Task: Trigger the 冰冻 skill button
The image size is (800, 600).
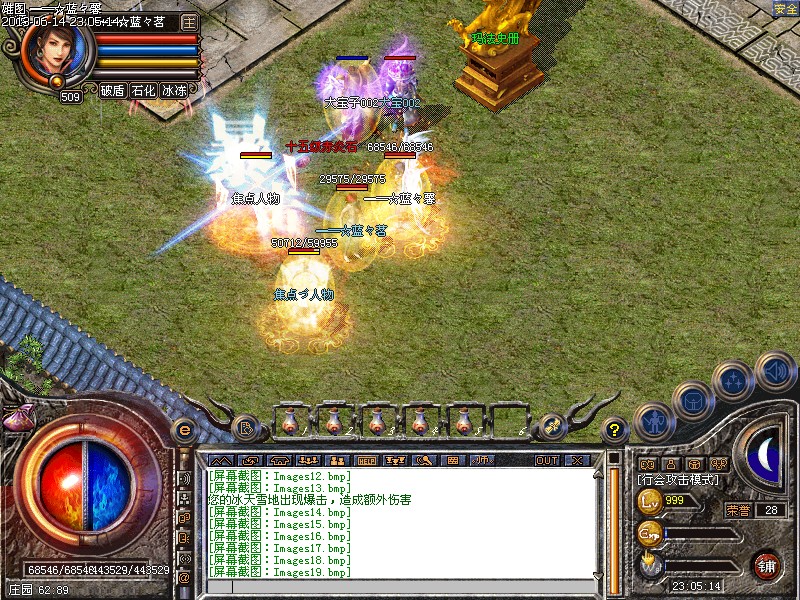Action: pos(174,90)
